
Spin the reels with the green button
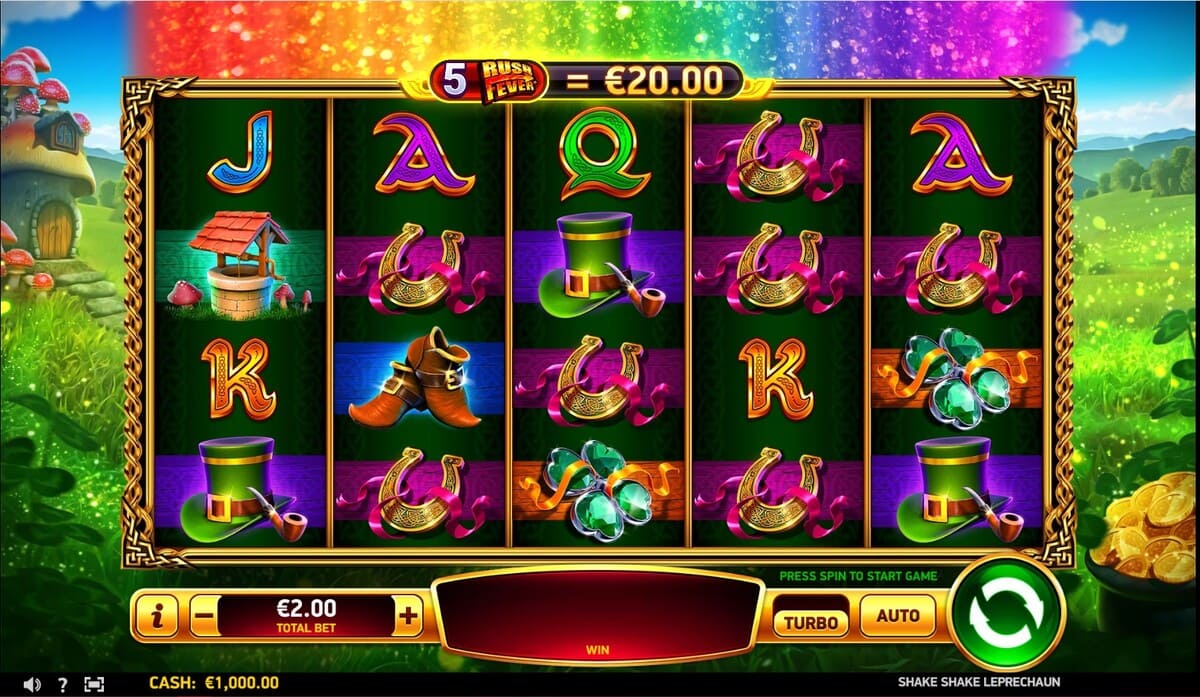[1007, 614]
